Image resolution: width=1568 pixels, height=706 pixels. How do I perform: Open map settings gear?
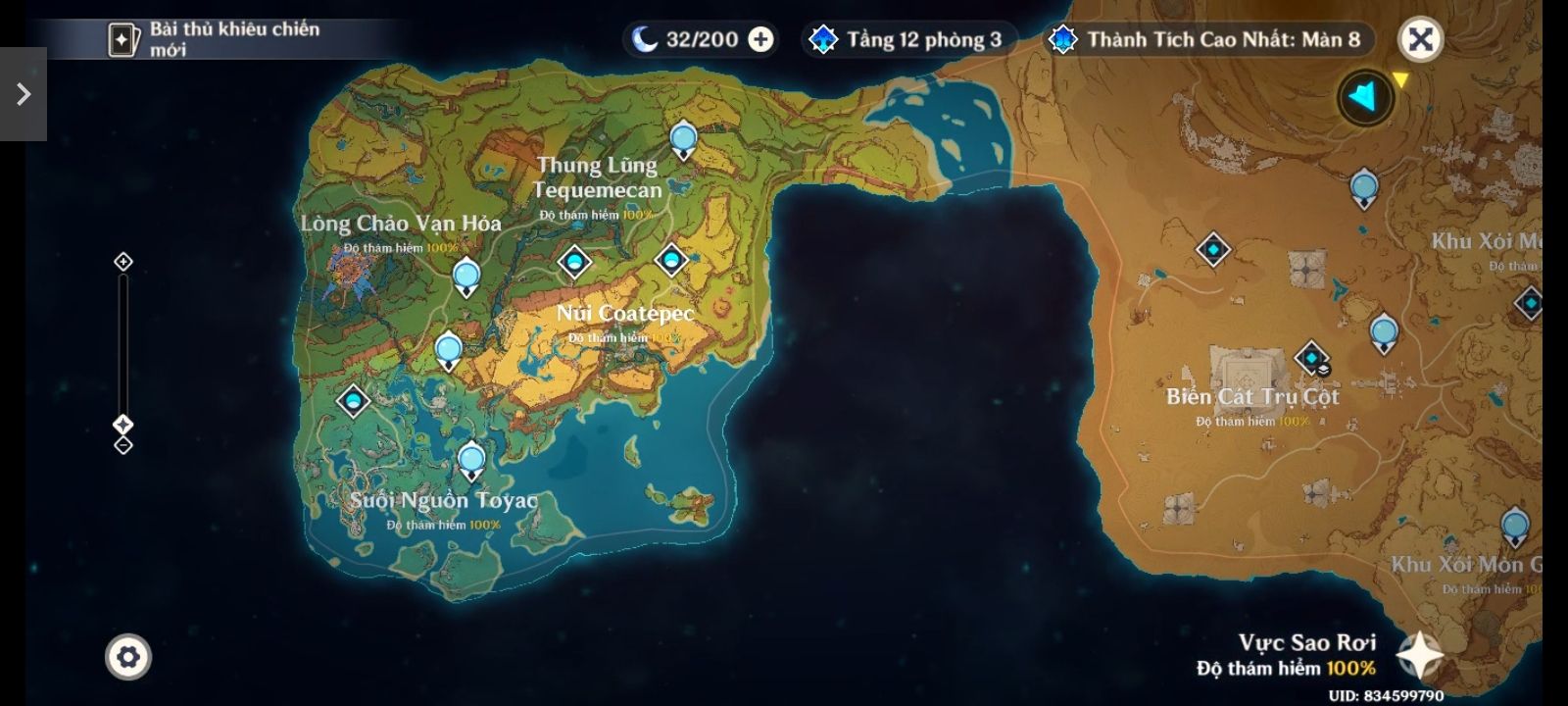(128, 656)
